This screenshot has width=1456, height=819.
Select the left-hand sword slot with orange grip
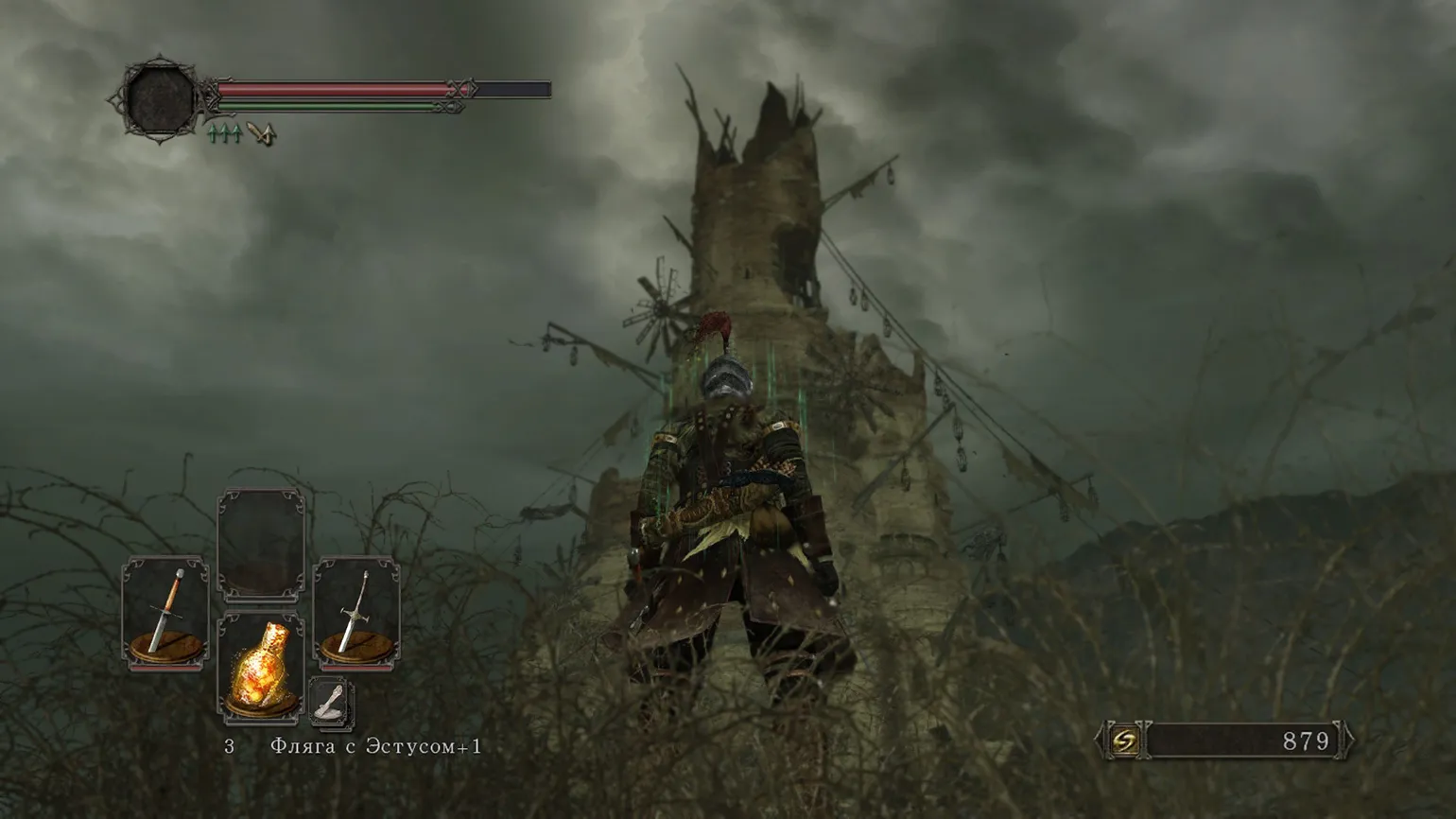coord(166,612)
